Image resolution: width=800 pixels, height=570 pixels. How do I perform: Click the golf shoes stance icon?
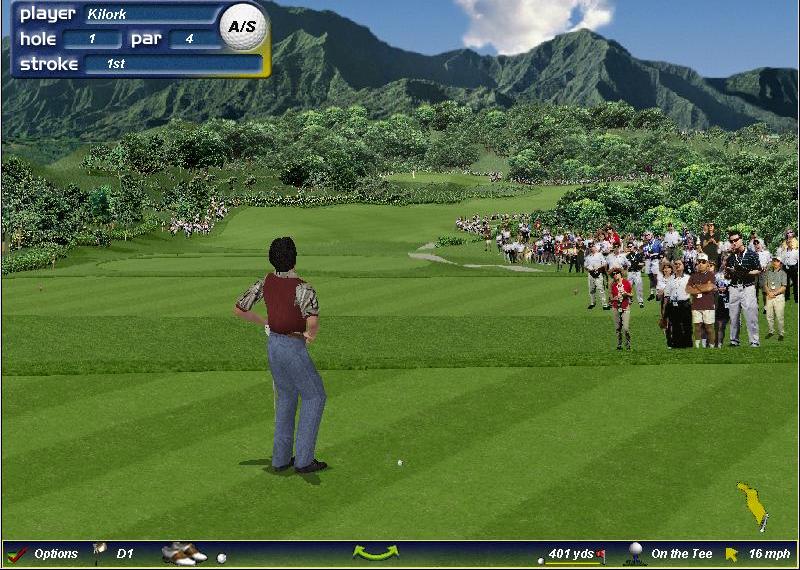click(x=183, y=553)
